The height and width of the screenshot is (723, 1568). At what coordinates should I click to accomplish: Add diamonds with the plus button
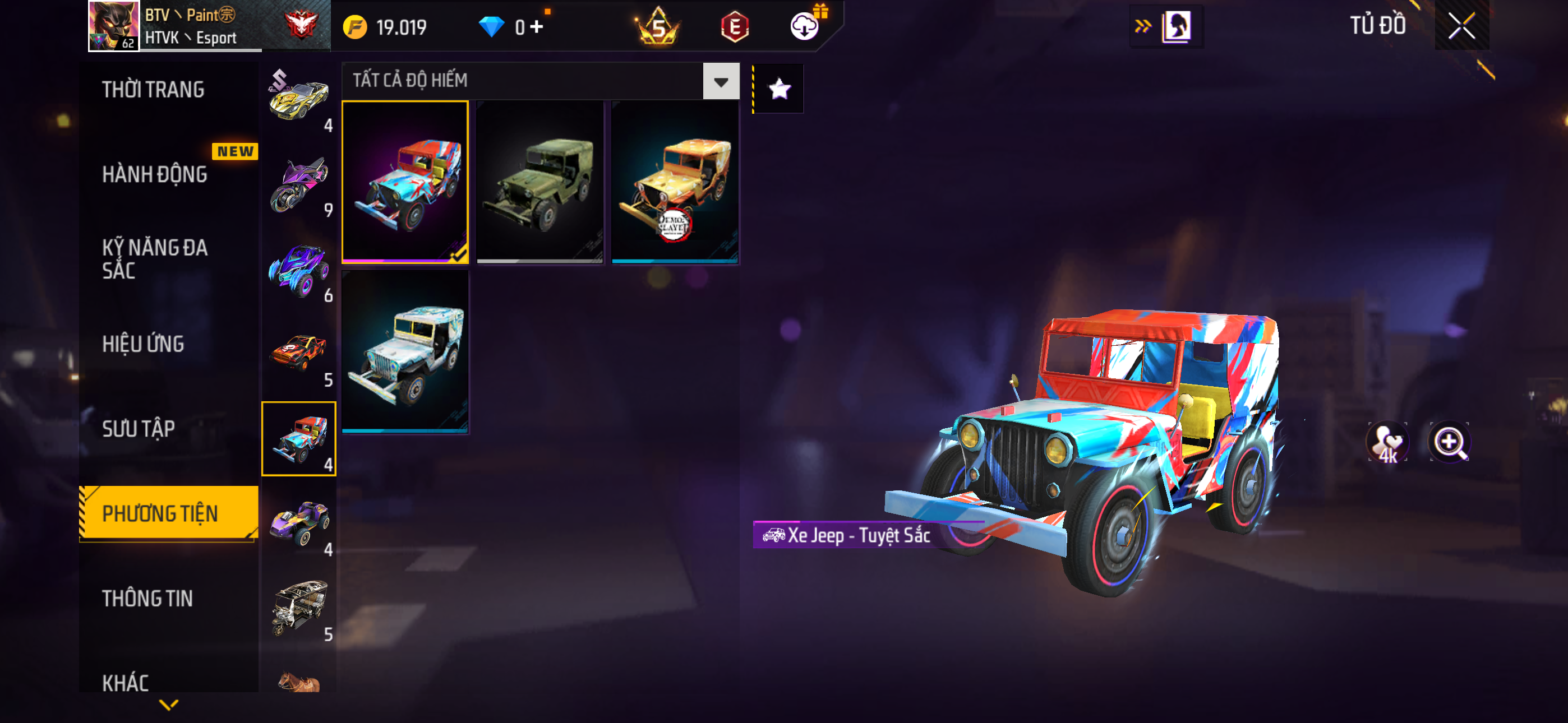point(536,27)
